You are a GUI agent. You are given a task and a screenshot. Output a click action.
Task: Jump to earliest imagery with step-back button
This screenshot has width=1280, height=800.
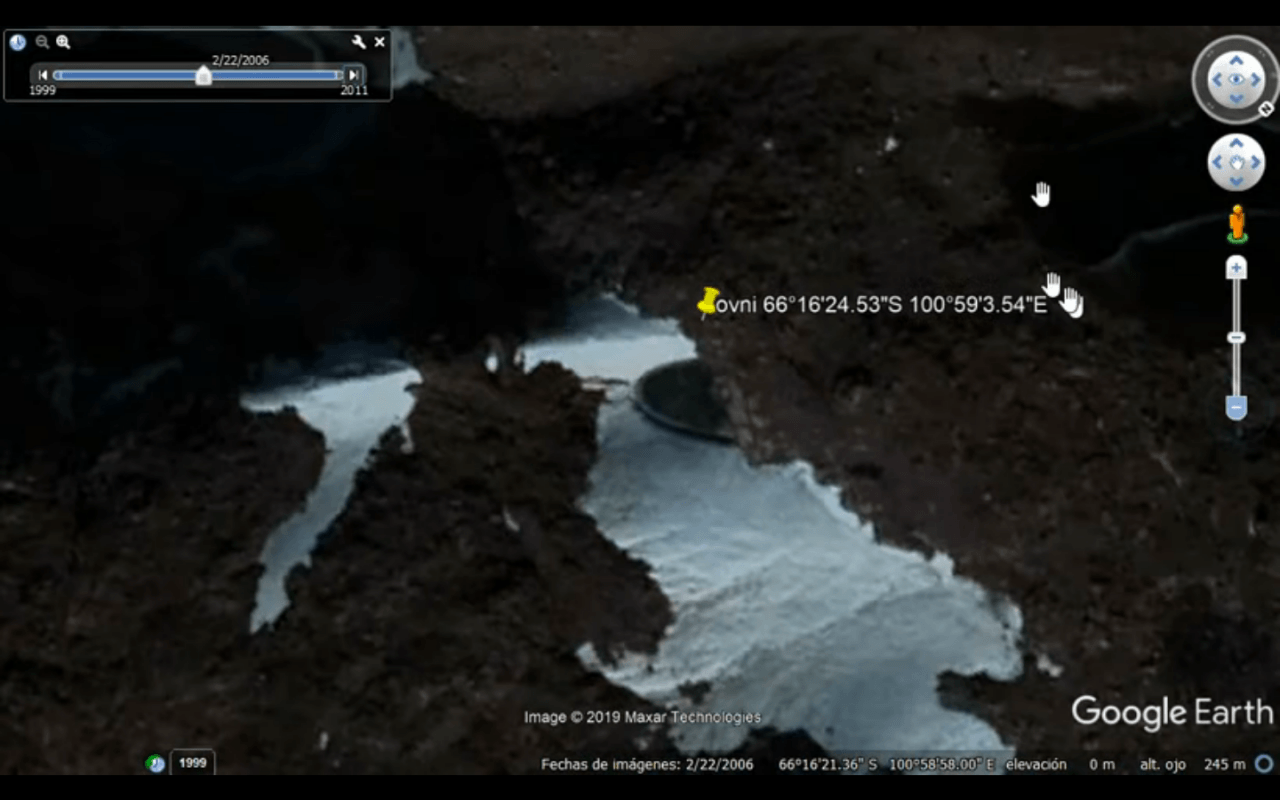[x=42, y=74]
